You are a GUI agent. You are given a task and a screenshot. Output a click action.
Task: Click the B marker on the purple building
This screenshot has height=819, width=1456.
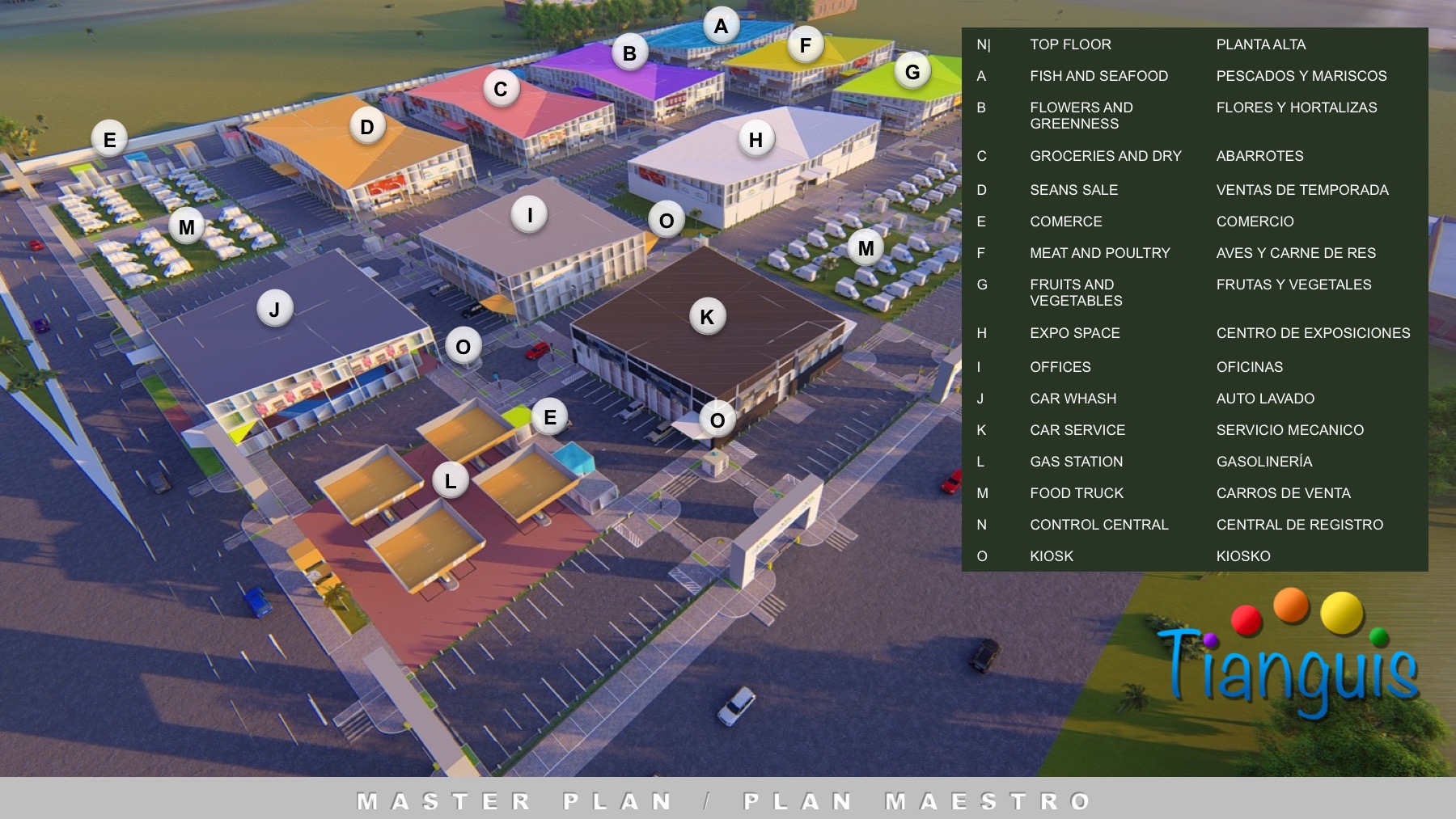629,53
